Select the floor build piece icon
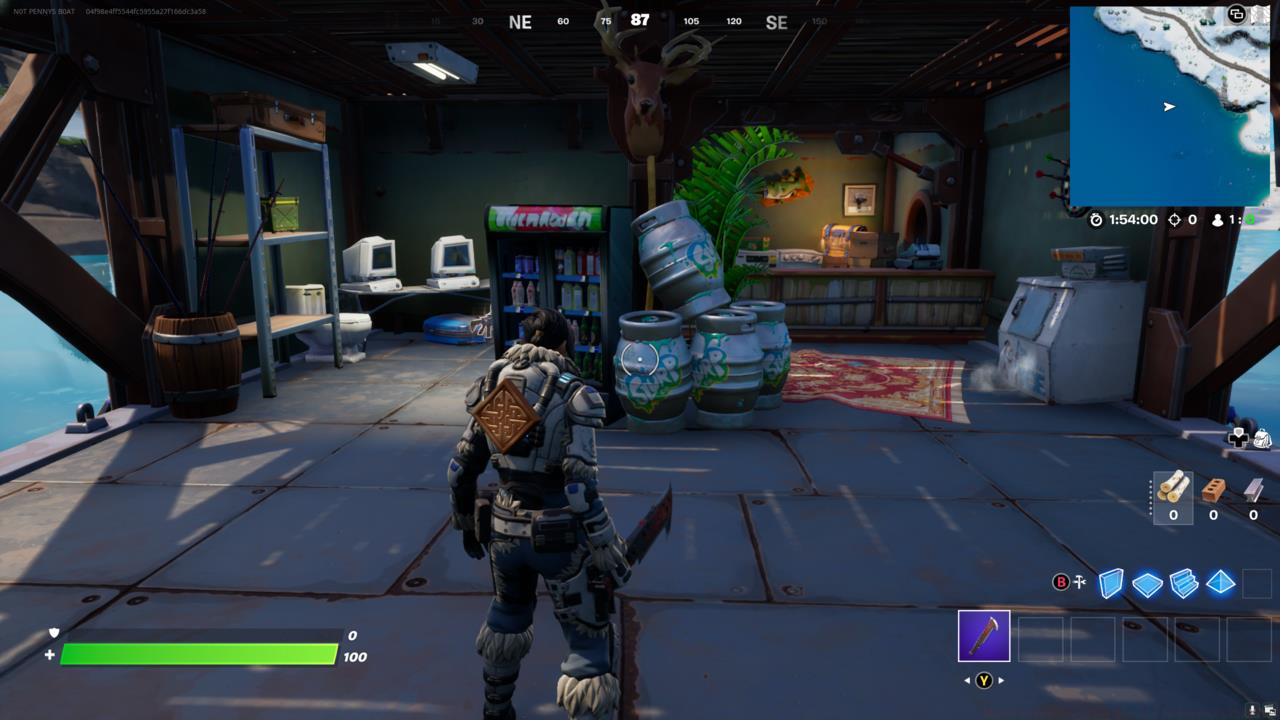The height and width of the screenshot is (720, 1280). [x=1145, y=582]
